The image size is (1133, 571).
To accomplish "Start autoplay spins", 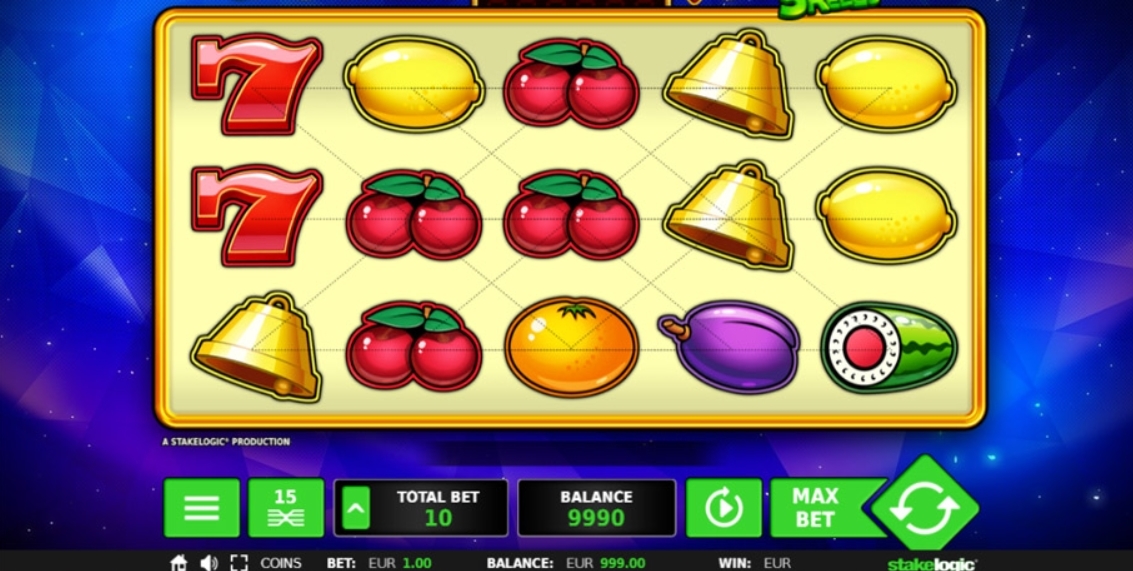I will pos(723,508).
